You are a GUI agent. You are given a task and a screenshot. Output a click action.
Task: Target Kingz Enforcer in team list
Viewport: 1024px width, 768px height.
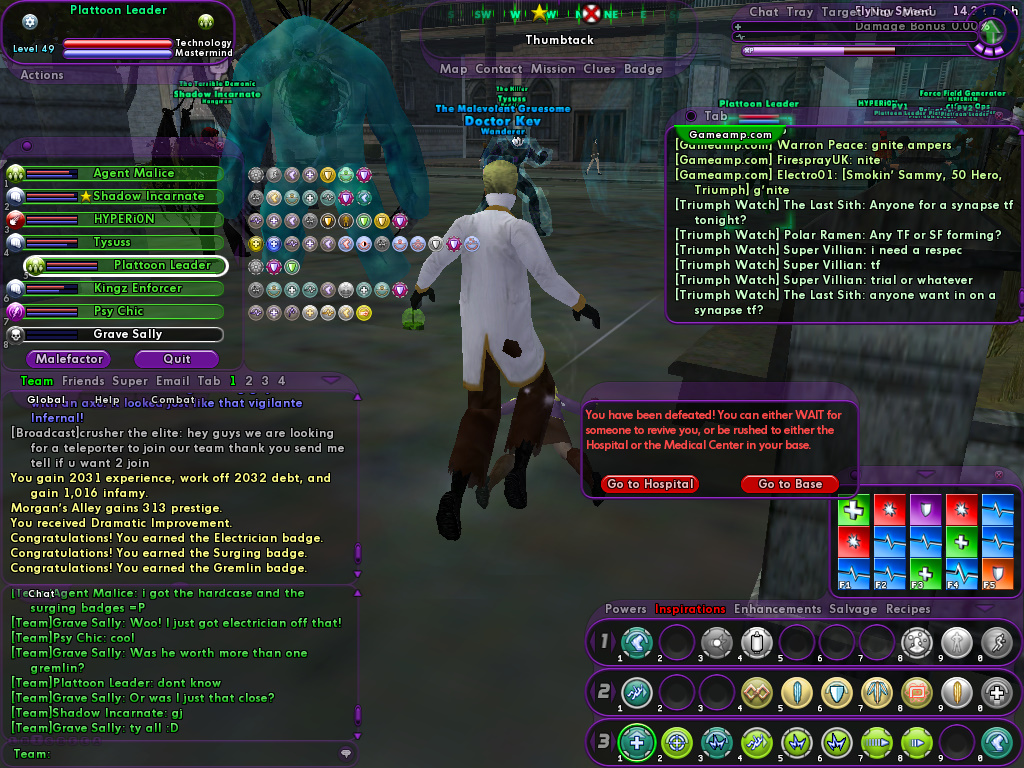point(137,288)
